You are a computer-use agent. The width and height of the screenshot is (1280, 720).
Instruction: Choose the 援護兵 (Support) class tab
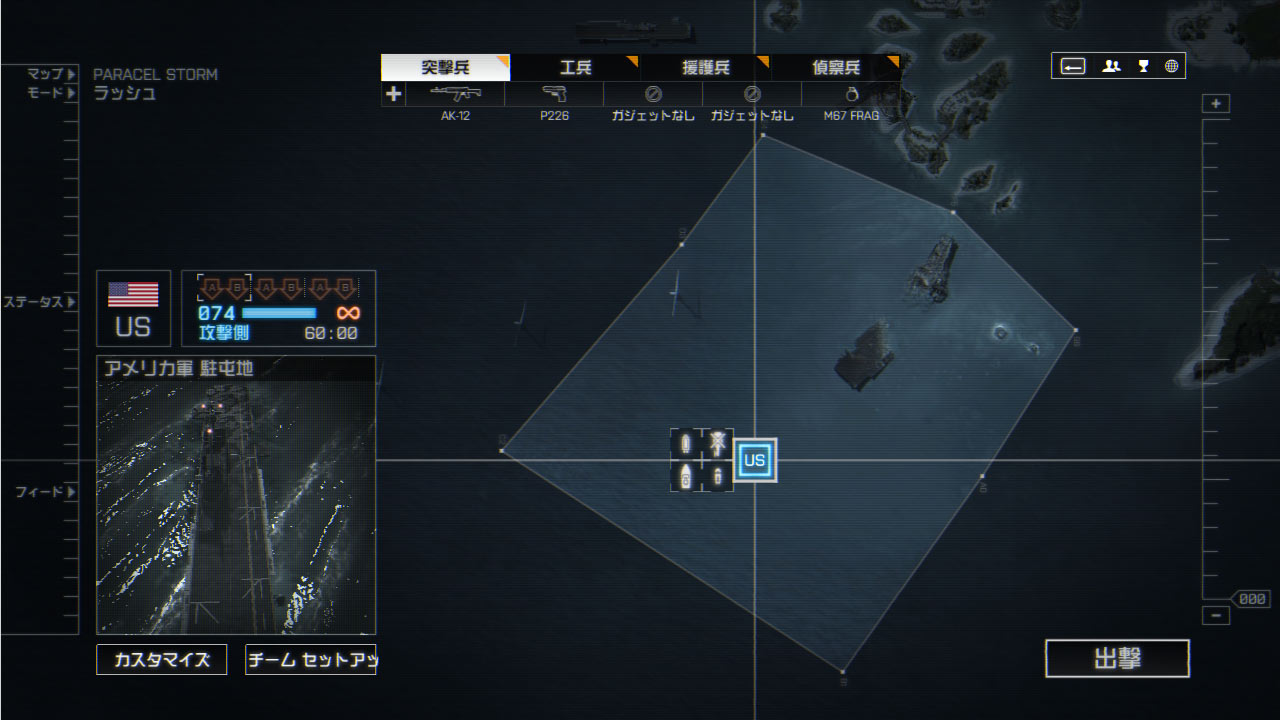click(x=705, y=68)
